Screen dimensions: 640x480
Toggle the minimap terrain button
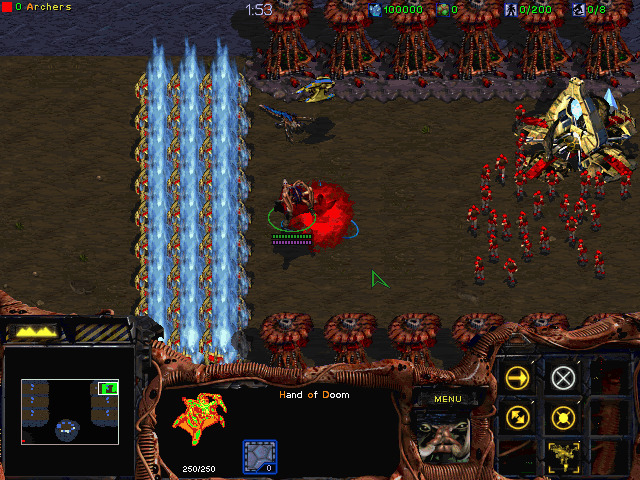pos(36,331)
